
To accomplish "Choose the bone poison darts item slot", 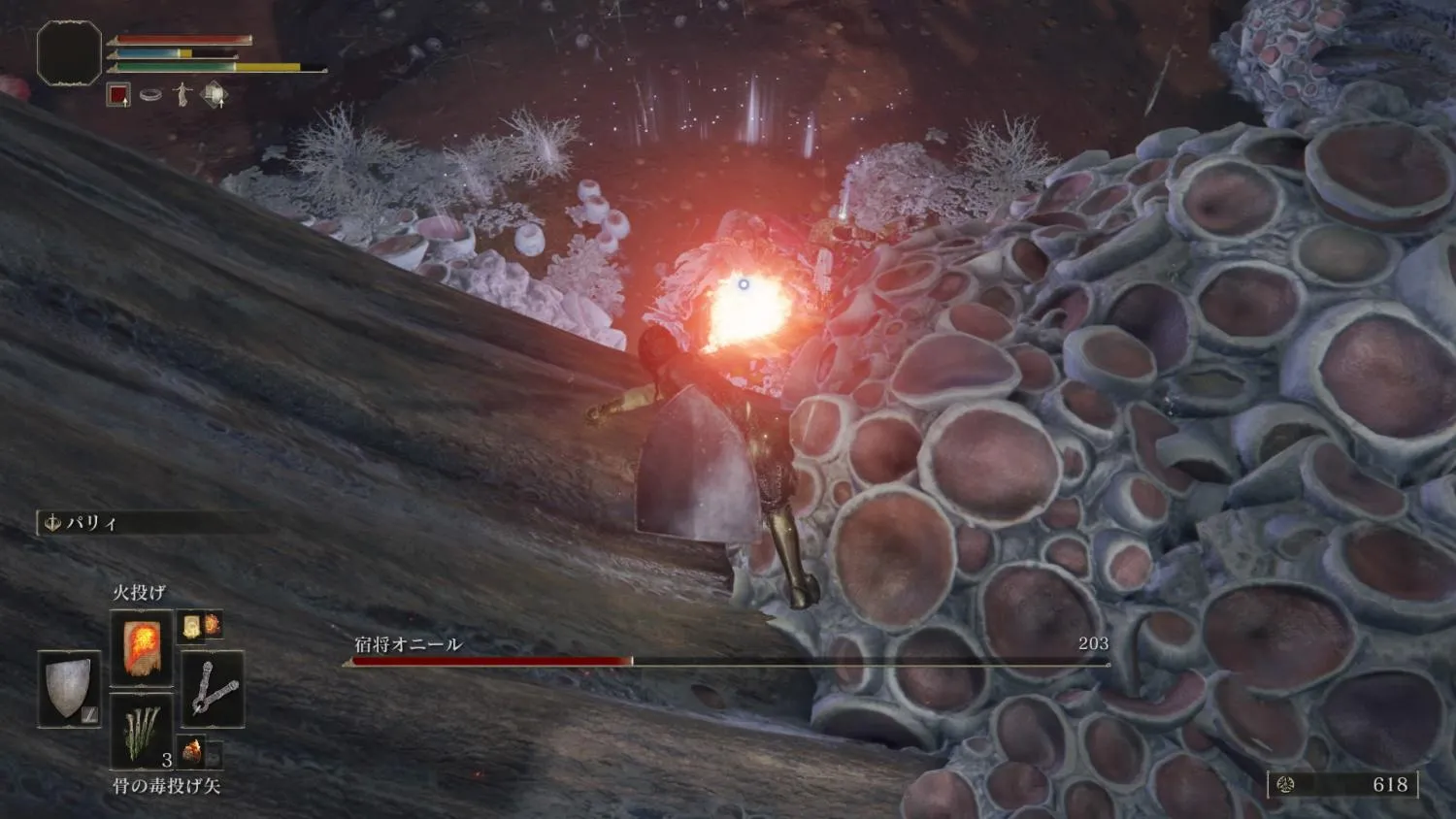I will [141, 730].
